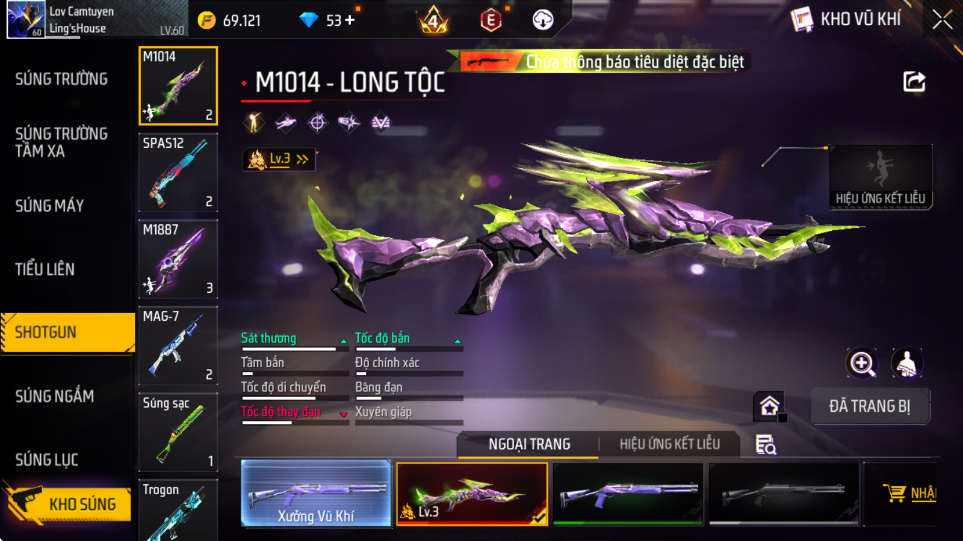Open the Súng Trường category

[x=62, y=79]
